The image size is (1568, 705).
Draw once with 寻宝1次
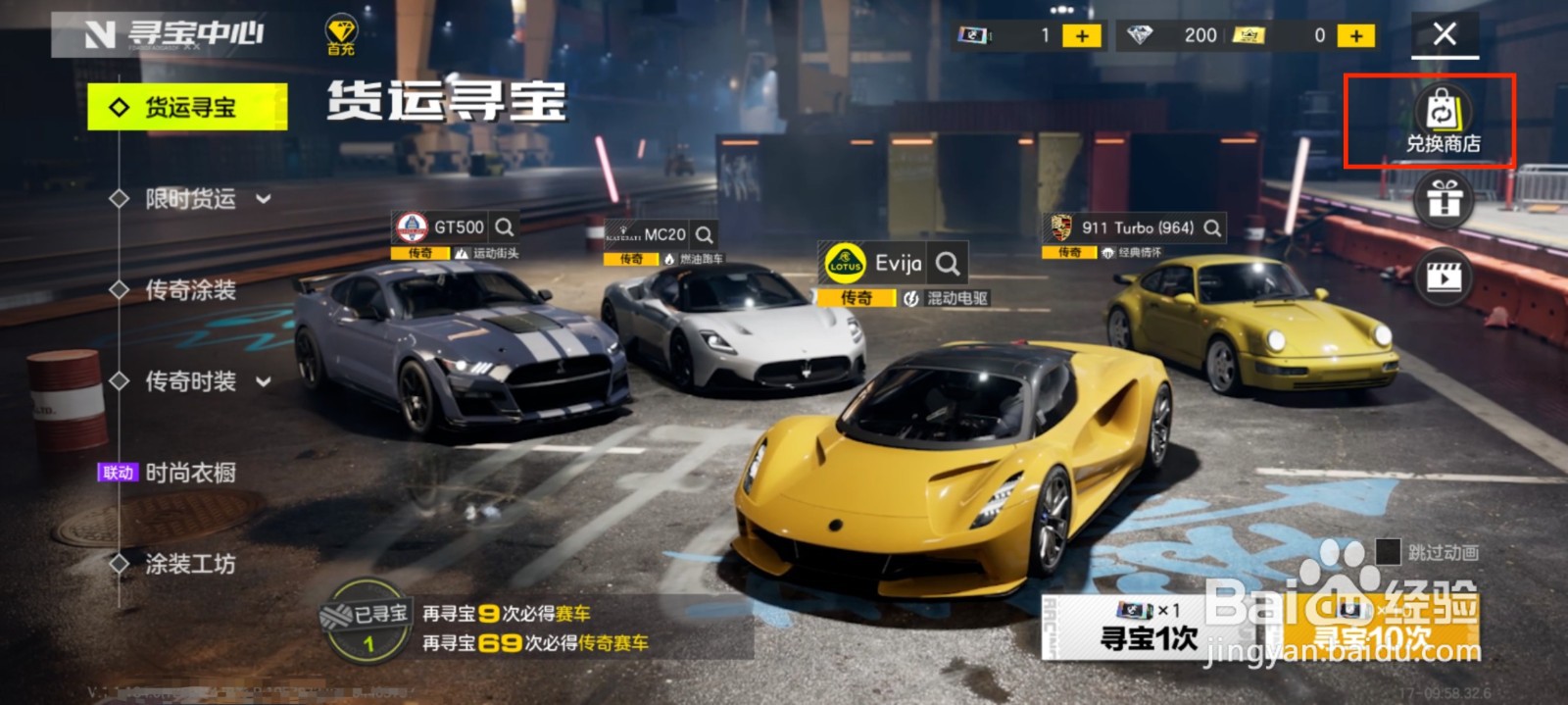tap(1148, 628)
